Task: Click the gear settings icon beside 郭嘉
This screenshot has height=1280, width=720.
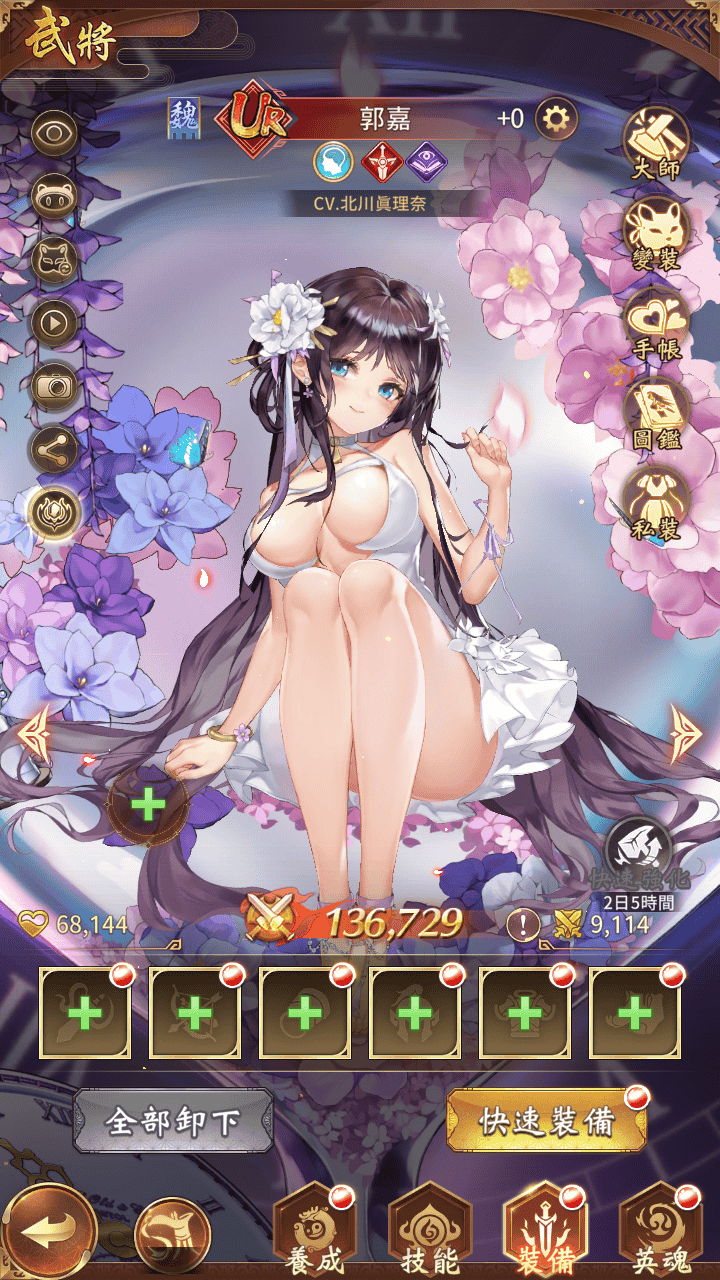Action: tap(557, 120)
